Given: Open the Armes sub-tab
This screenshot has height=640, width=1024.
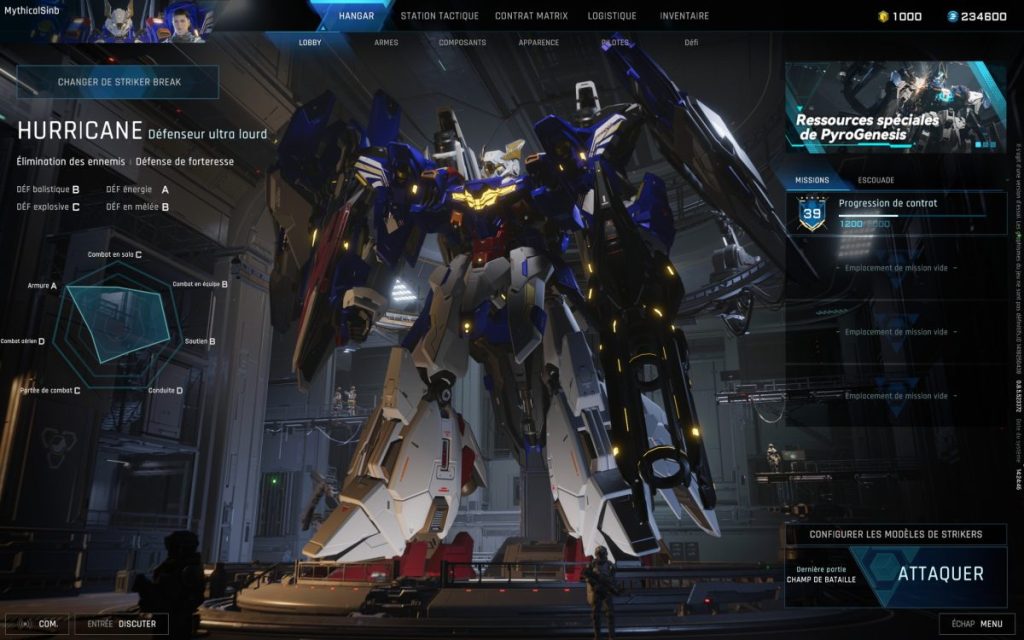Looking at the screenshot, I should tap(386, 43).
